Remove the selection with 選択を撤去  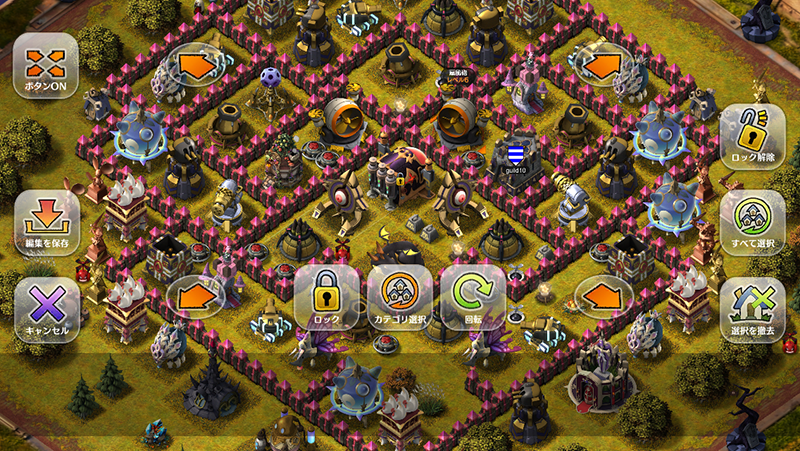tap(752, 308)
